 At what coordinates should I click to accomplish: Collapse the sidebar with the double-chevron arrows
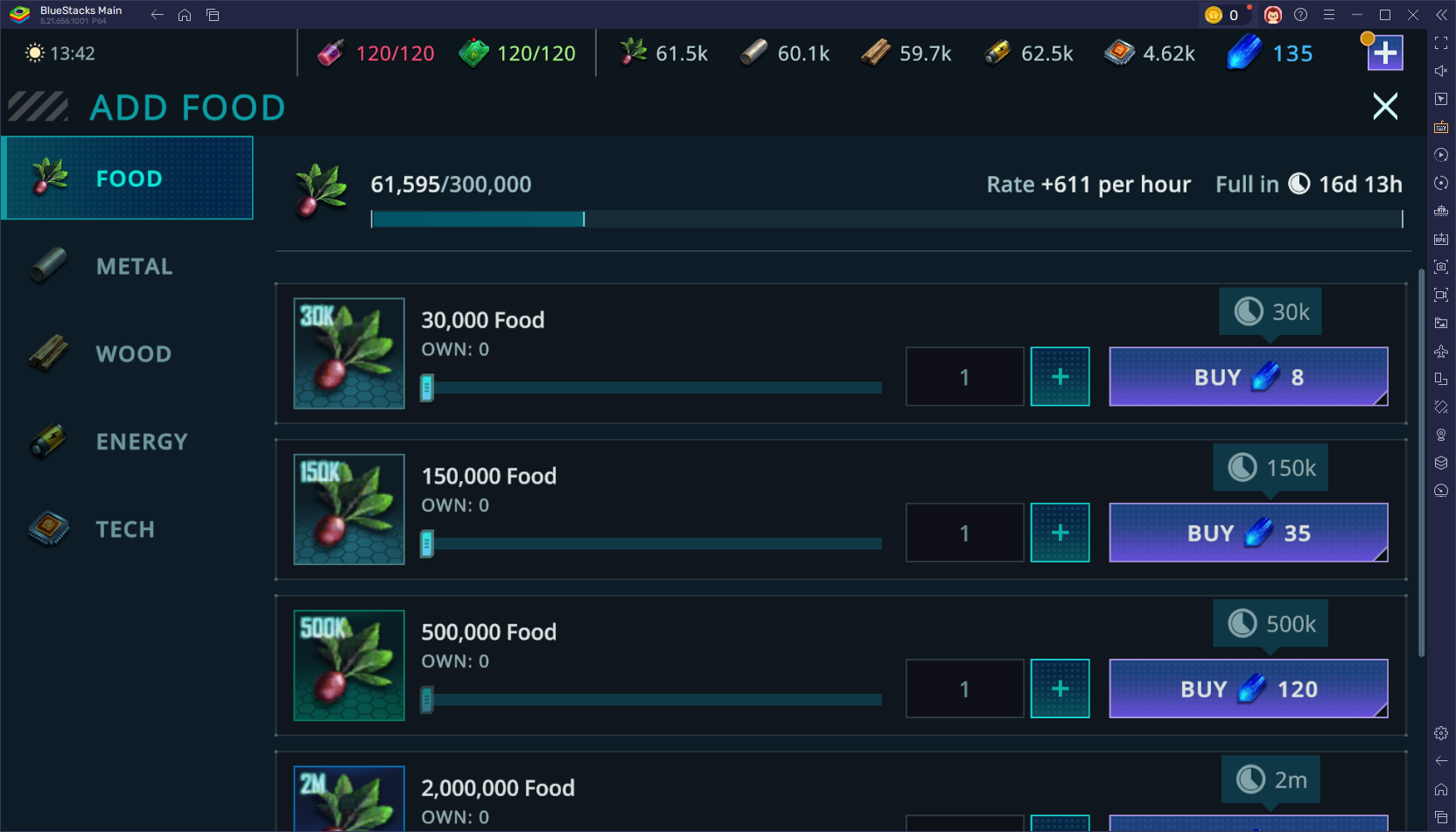tap(1441, 14)
